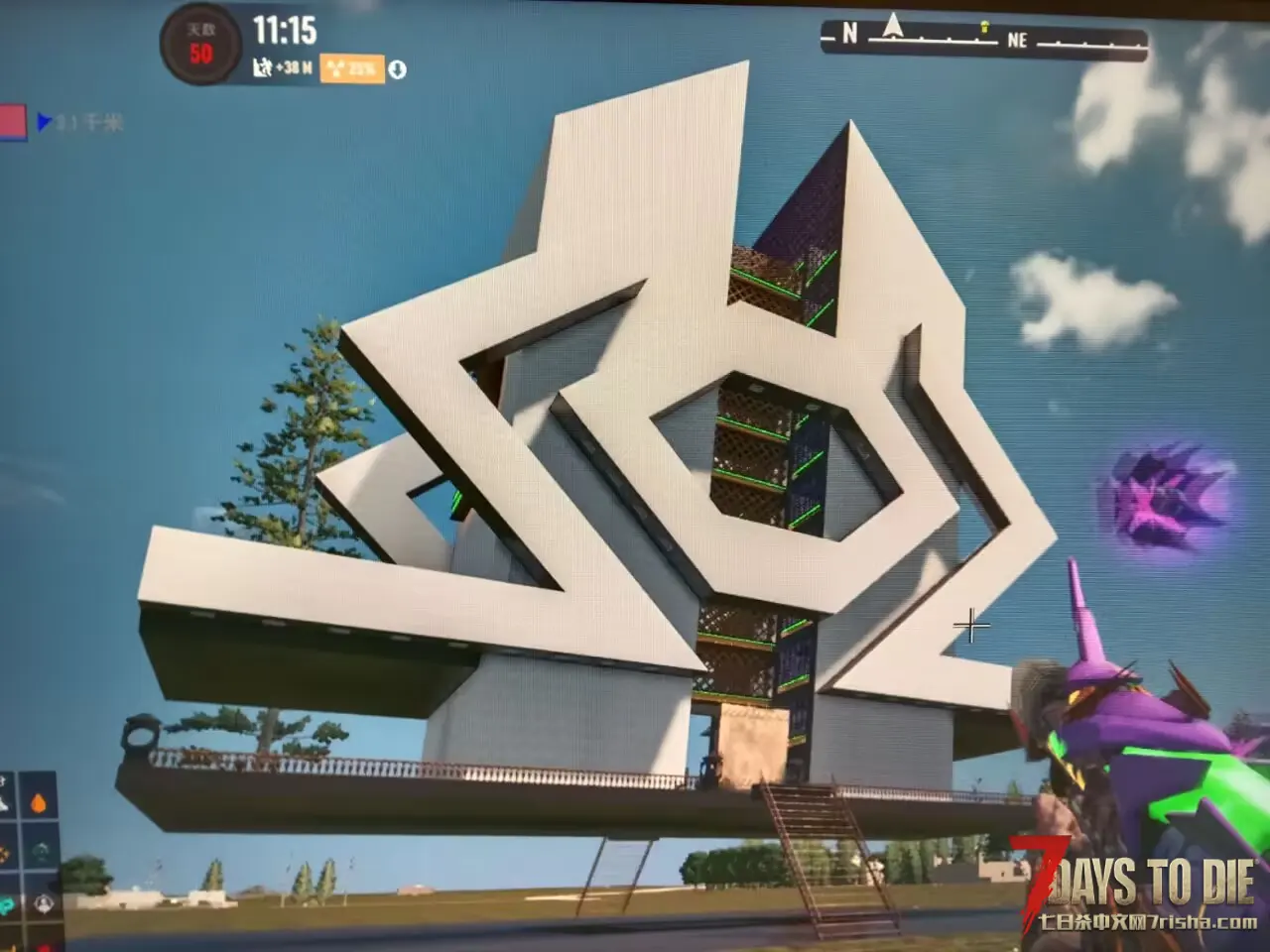This screenshot has width=1270, height=952.
Task: Select the orange flame item slot
Action: pyautogui.click(x=38, y=801)
